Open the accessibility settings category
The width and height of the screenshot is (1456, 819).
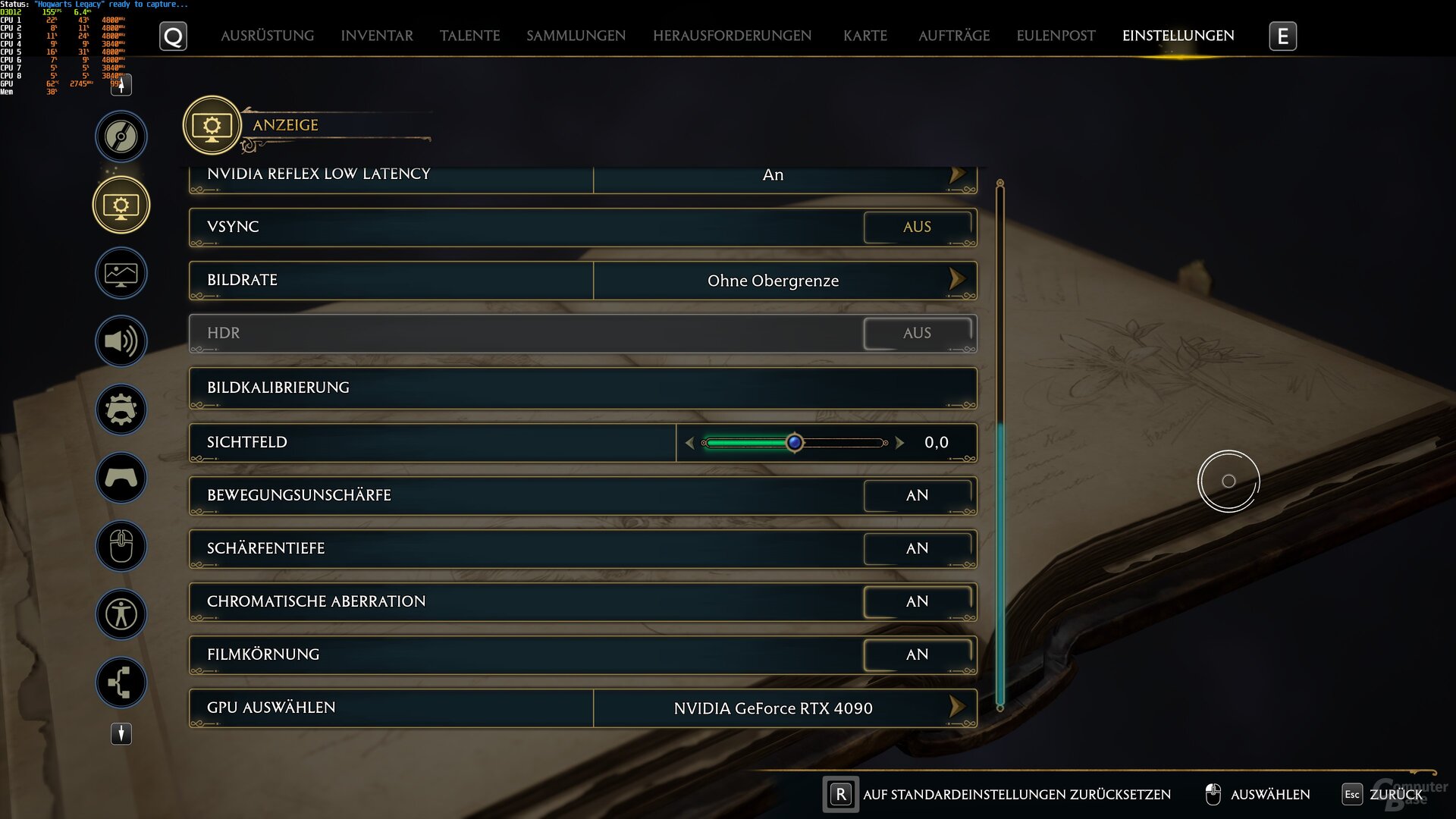point(121,613)
